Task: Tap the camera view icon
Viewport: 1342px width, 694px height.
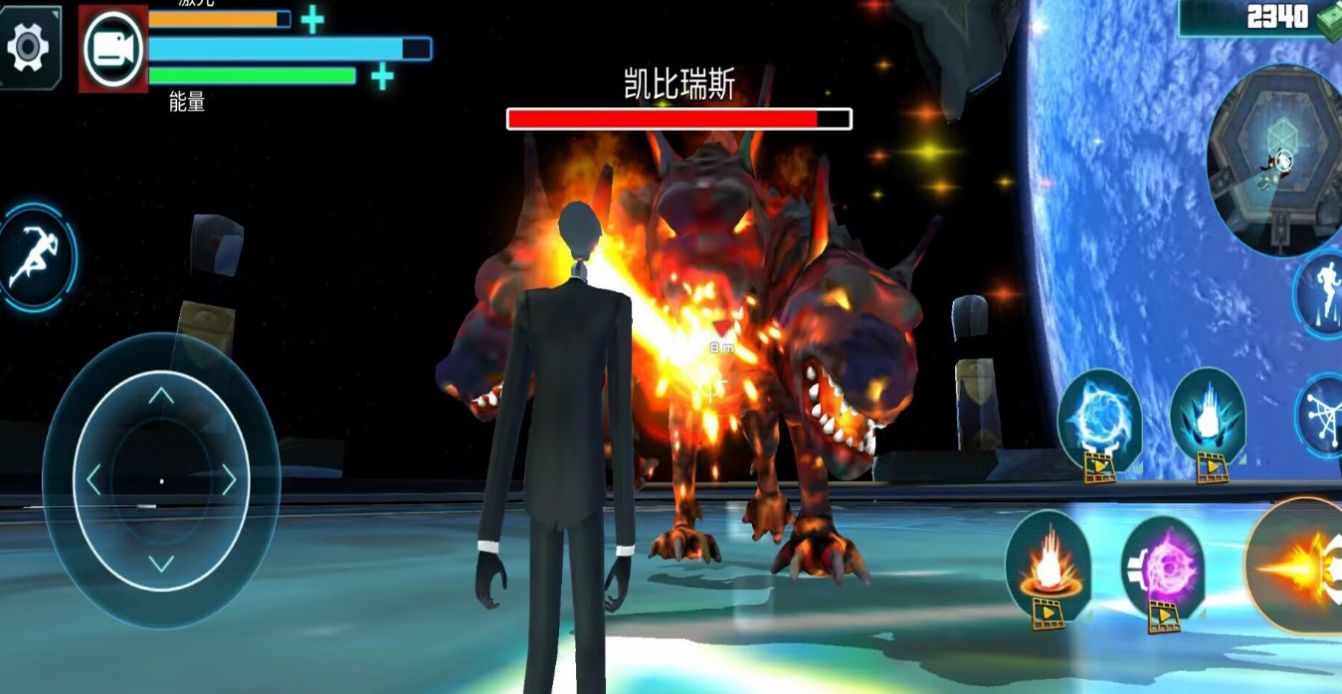Action: (x=113, y=49)
